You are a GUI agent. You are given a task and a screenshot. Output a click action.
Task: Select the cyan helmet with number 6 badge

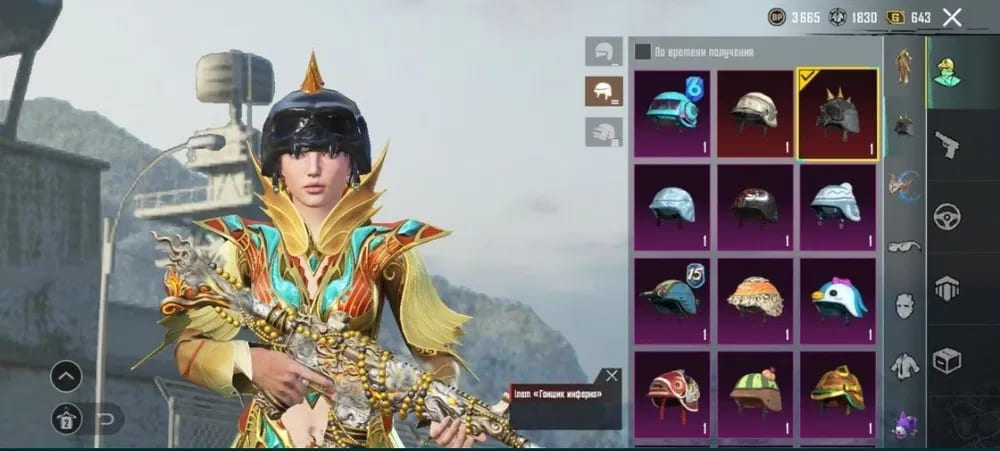[x=672, y=113]
